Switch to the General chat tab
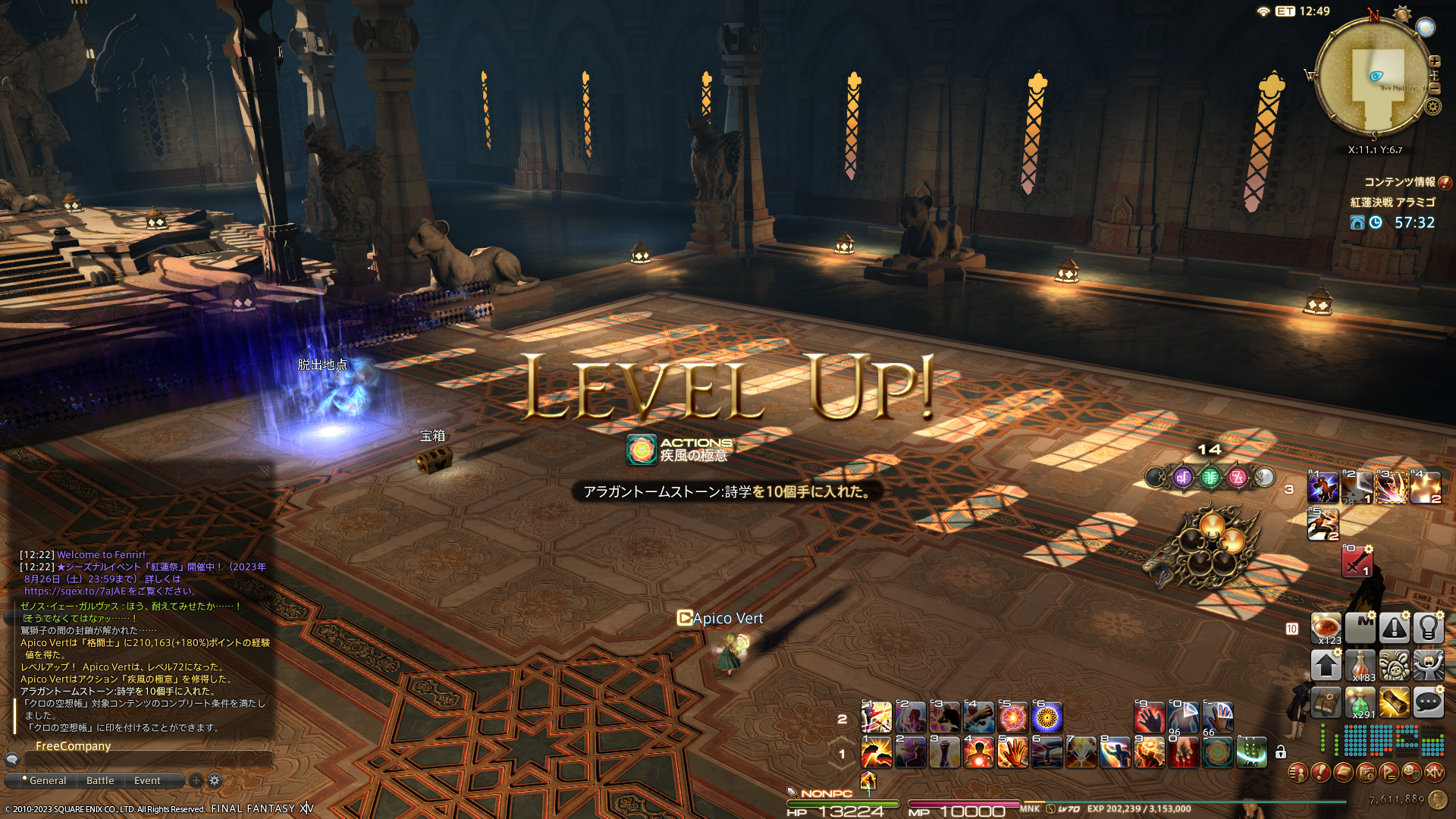 click(x=47, y=780)
